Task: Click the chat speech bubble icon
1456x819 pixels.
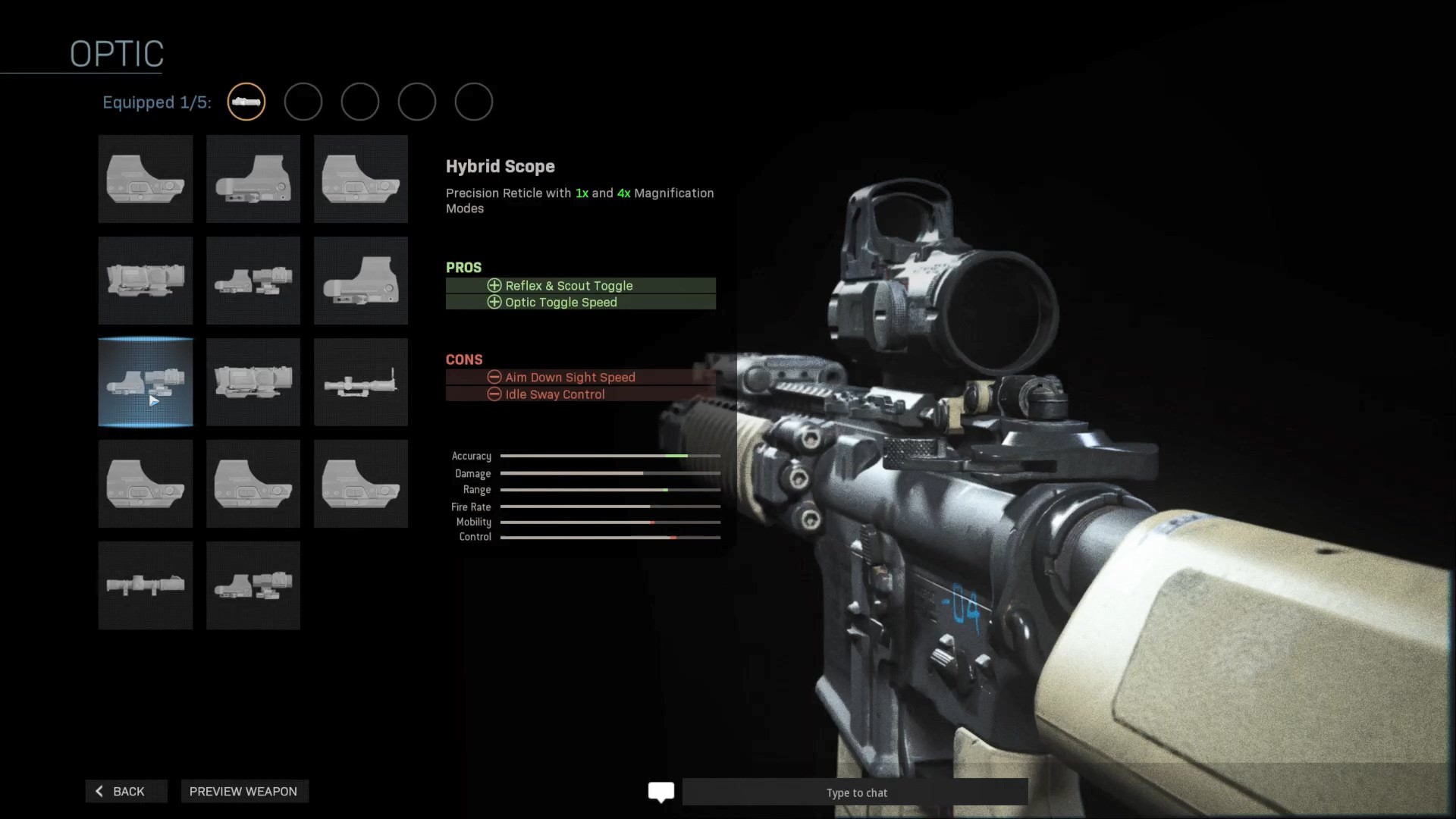Action: (661, 792)
